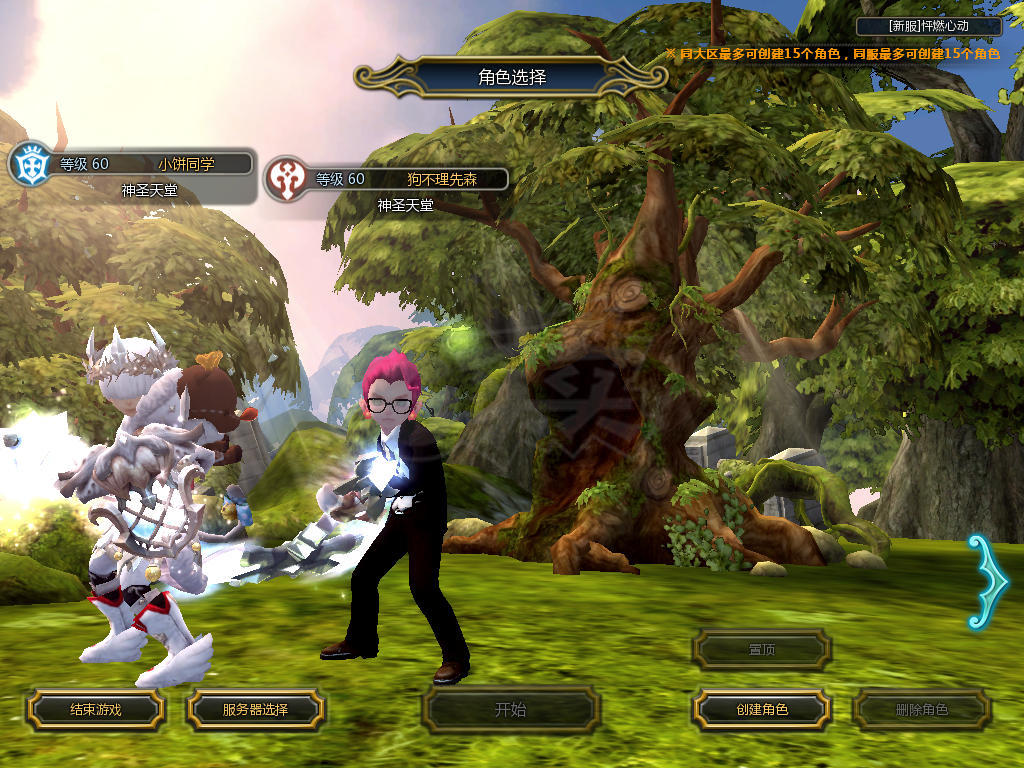Choose the 删除角色 delete character button

tap(921, 710)
